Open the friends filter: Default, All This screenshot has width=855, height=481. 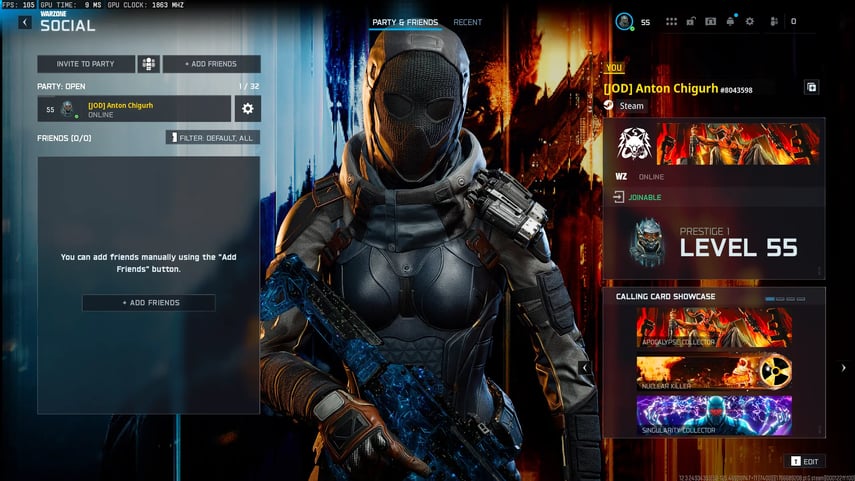pos(213,137)
